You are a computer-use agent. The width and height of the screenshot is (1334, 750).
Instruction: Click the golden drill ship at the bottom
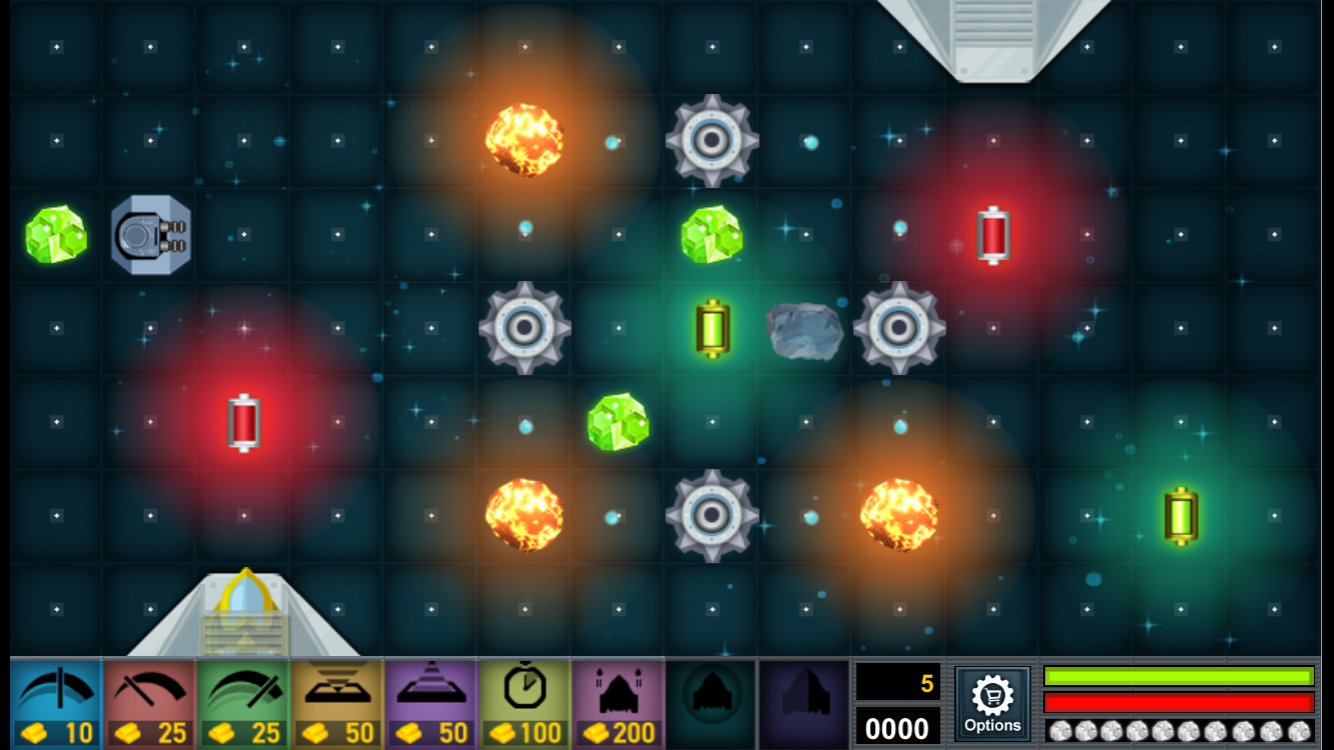pos(243,608)
